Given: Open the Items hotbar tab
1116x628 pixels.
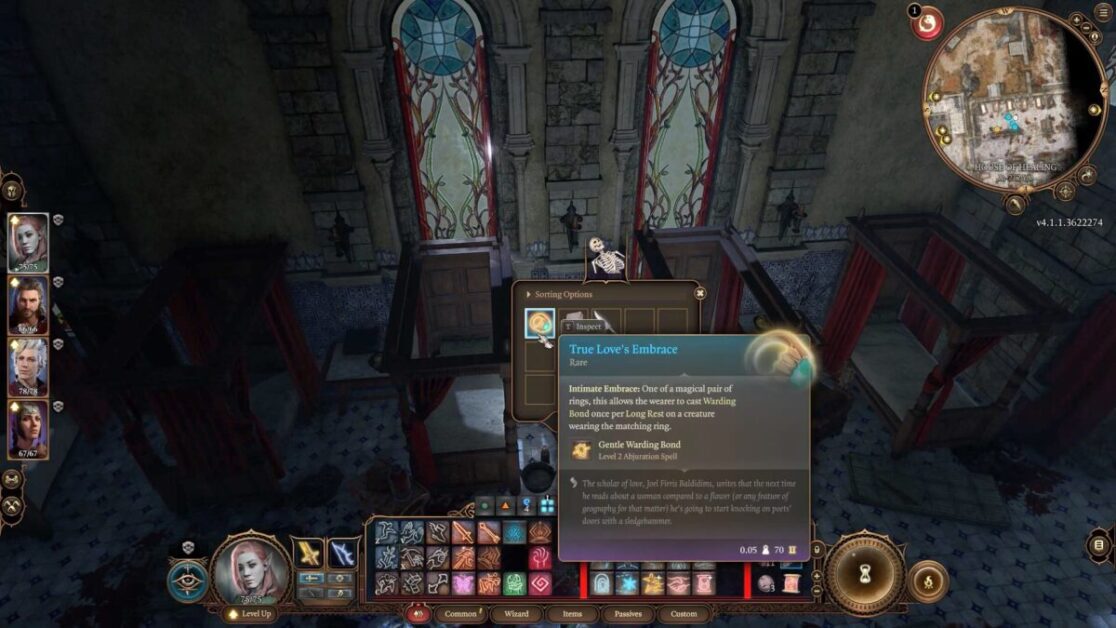Looking at the screenshot, I should pyautogui.click(x=572, y=613).
